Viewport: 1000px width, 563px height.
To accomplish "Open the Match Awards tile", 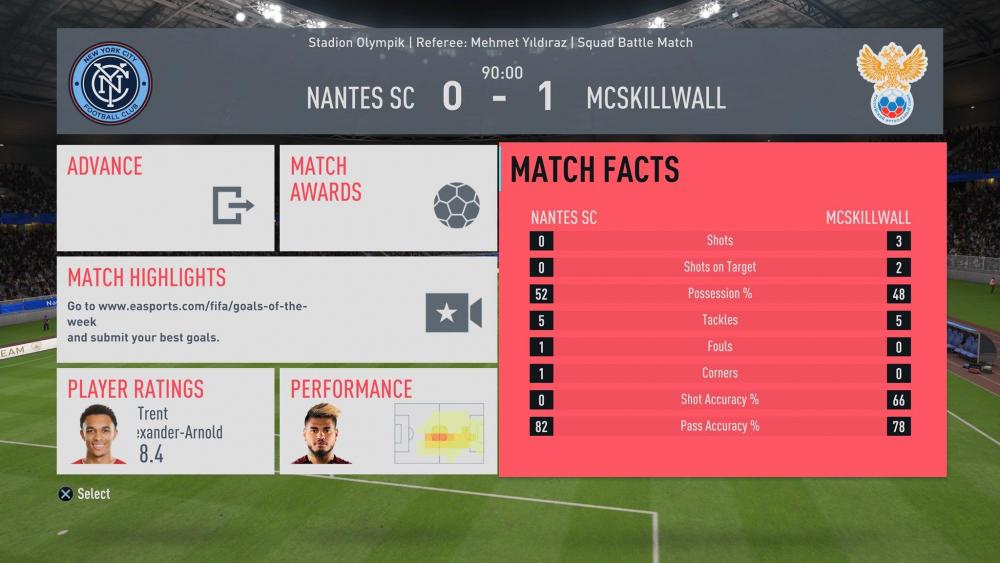I will [388, 198].
